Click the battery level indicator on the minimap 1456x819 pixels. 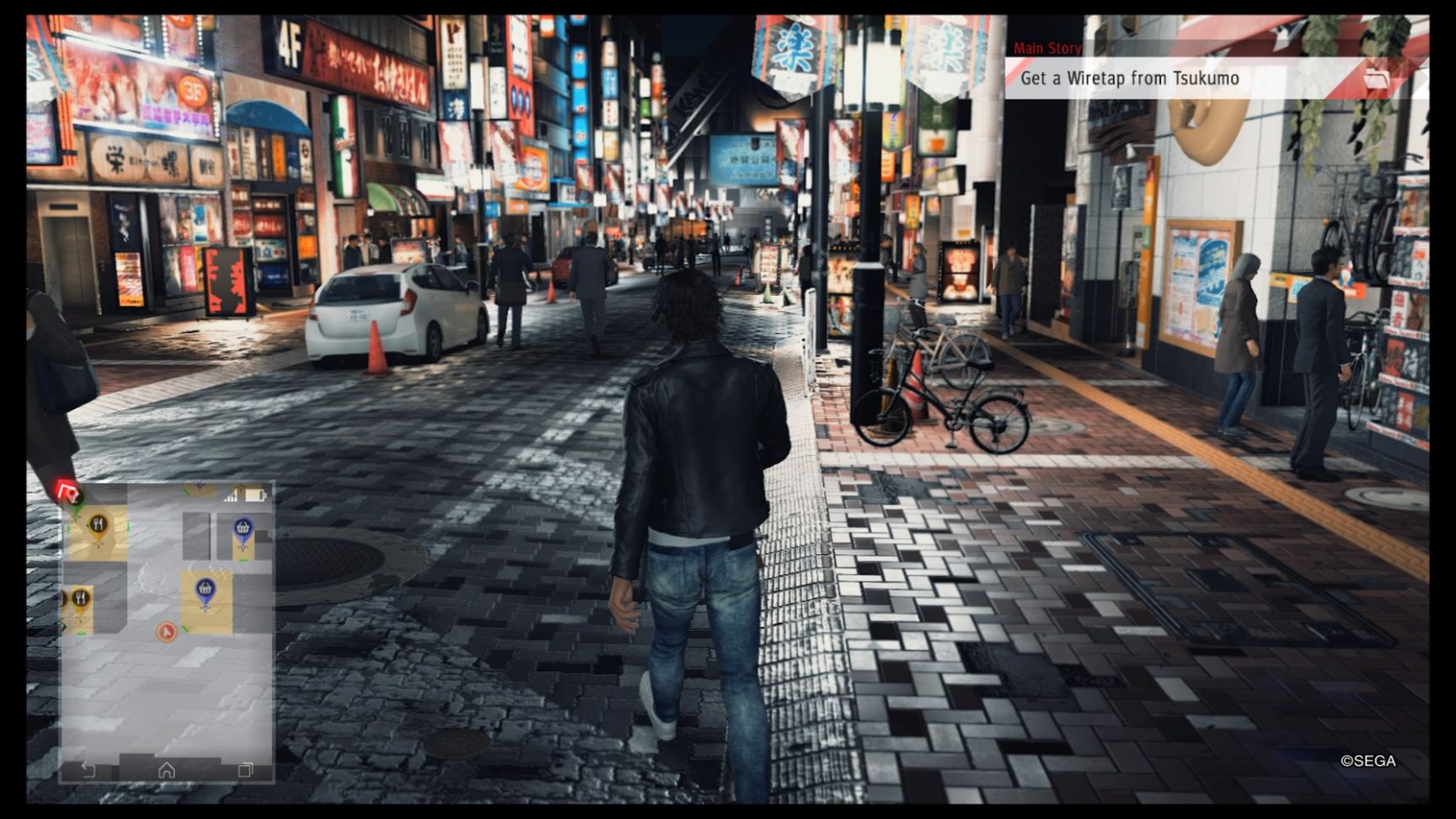pyautogui.click(x=254, y=495)
